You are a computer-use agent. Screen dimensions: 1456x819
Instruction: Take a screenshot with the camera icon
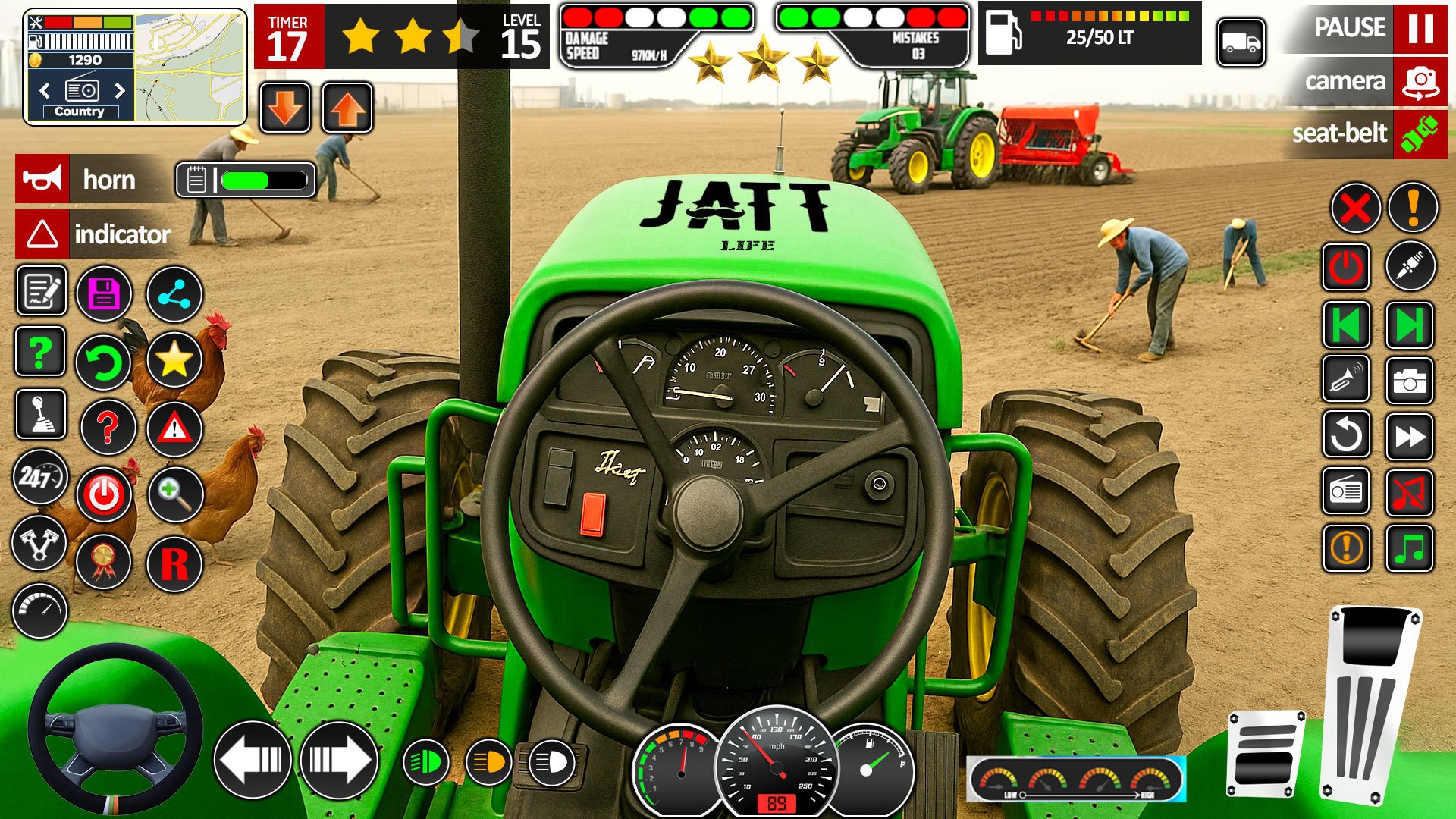1409,381
